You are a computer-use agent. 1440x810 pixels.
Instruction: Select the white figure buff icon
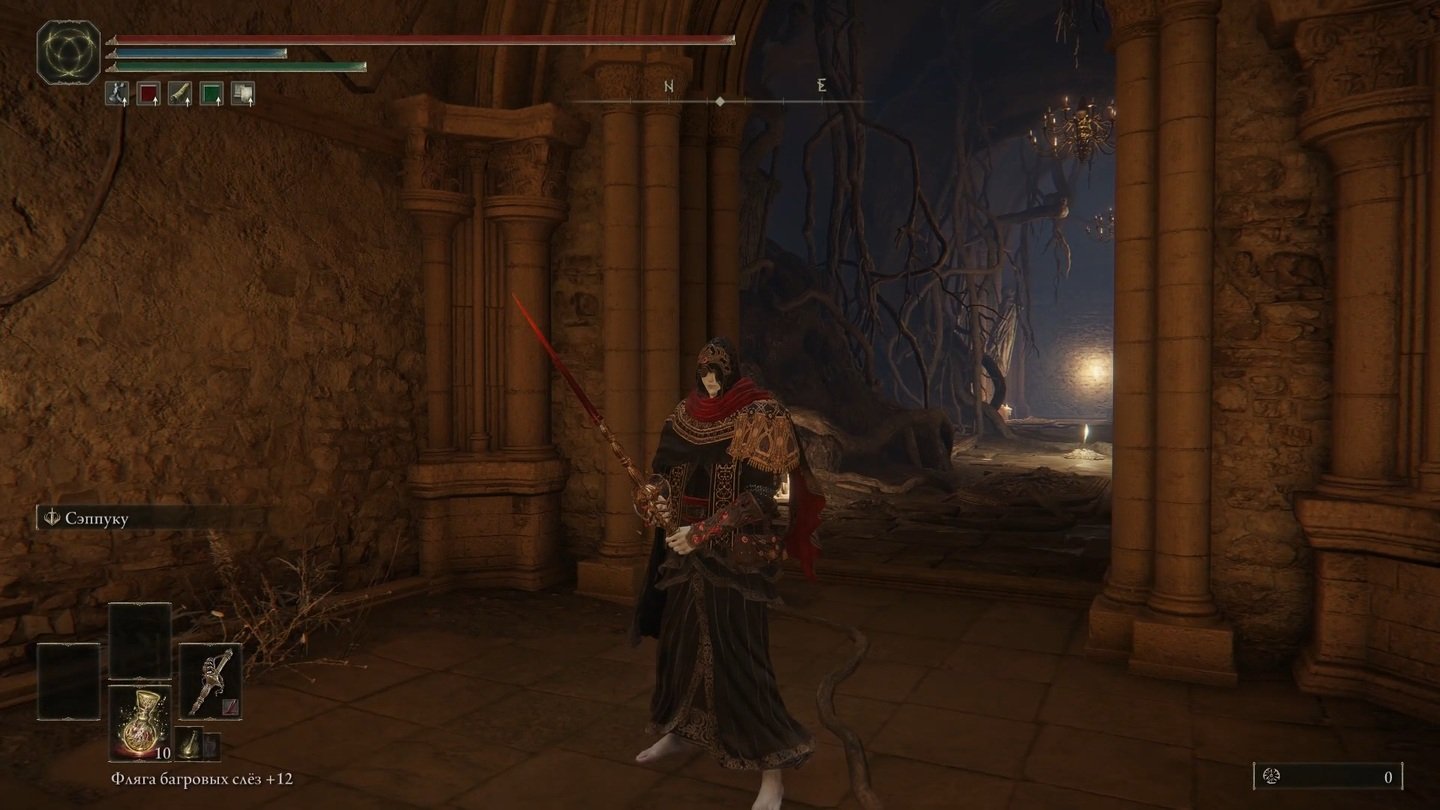pyautogui.click(x=117, y=94)
